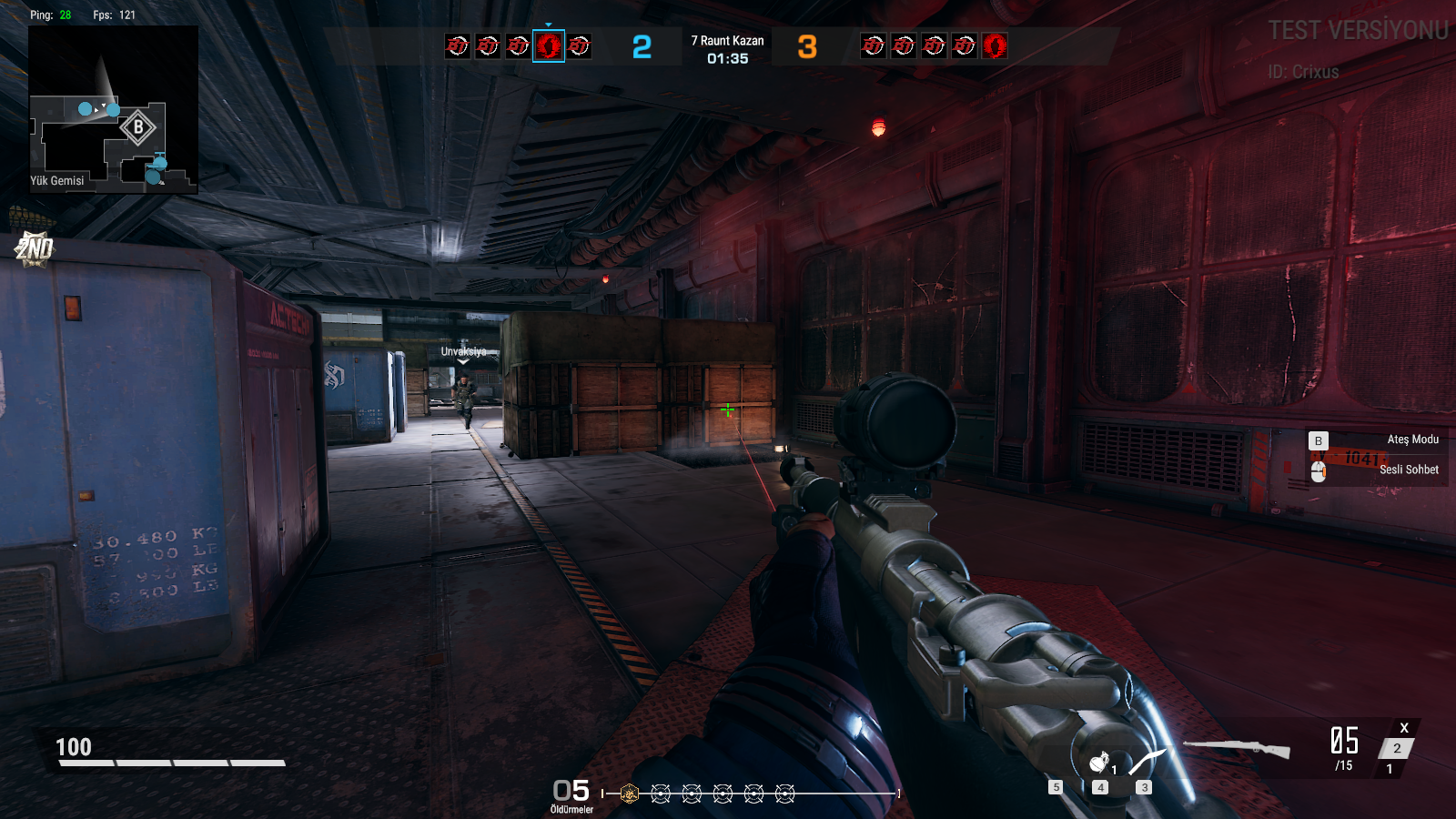This screenshot has width=1456, height=819.
Task: Click the Yük Gemisi minimap
Action: tap(113, 109)
